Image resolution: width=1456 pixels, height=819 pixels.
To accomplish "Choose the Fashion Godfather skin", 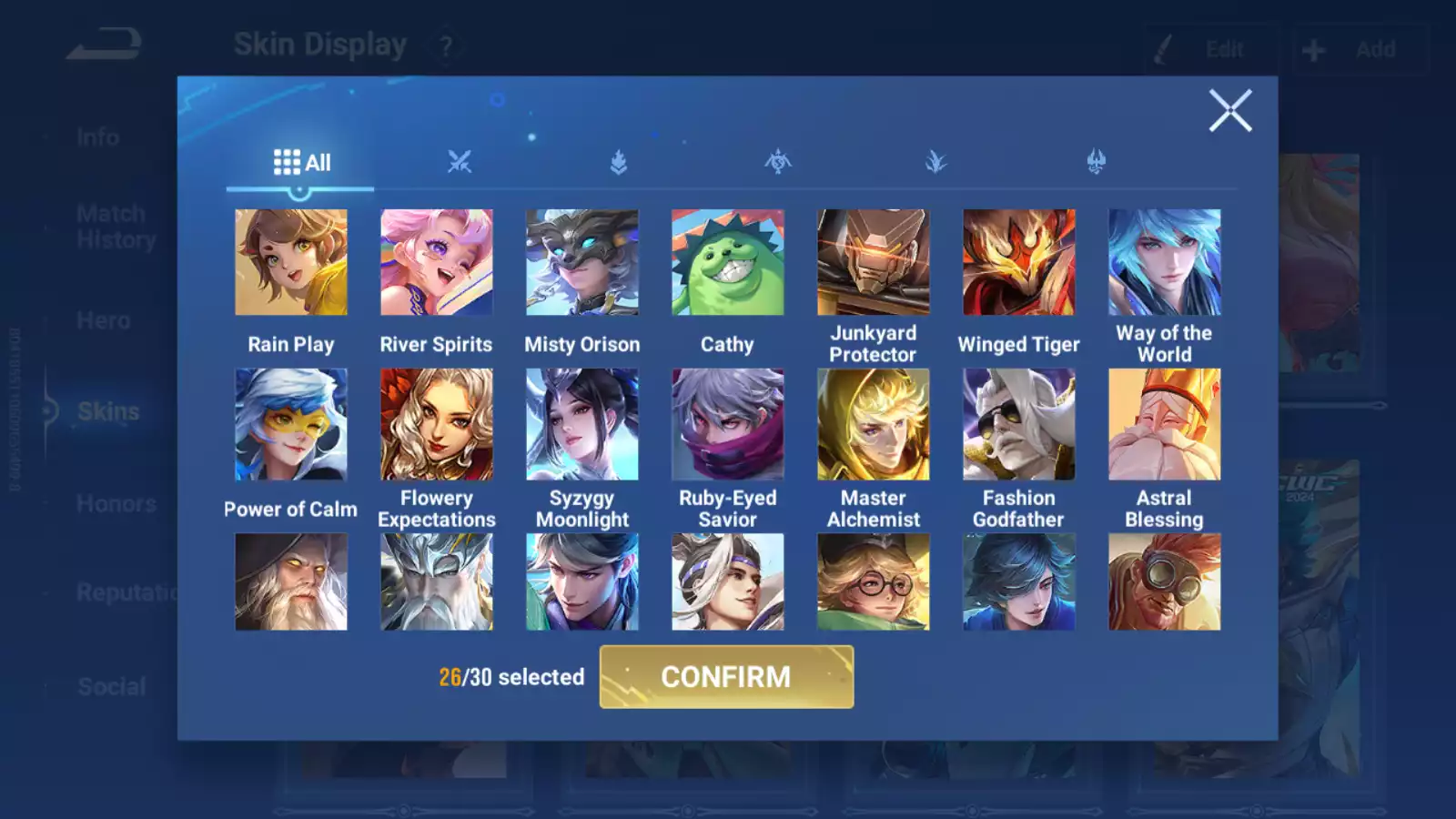I will 1018,424.
